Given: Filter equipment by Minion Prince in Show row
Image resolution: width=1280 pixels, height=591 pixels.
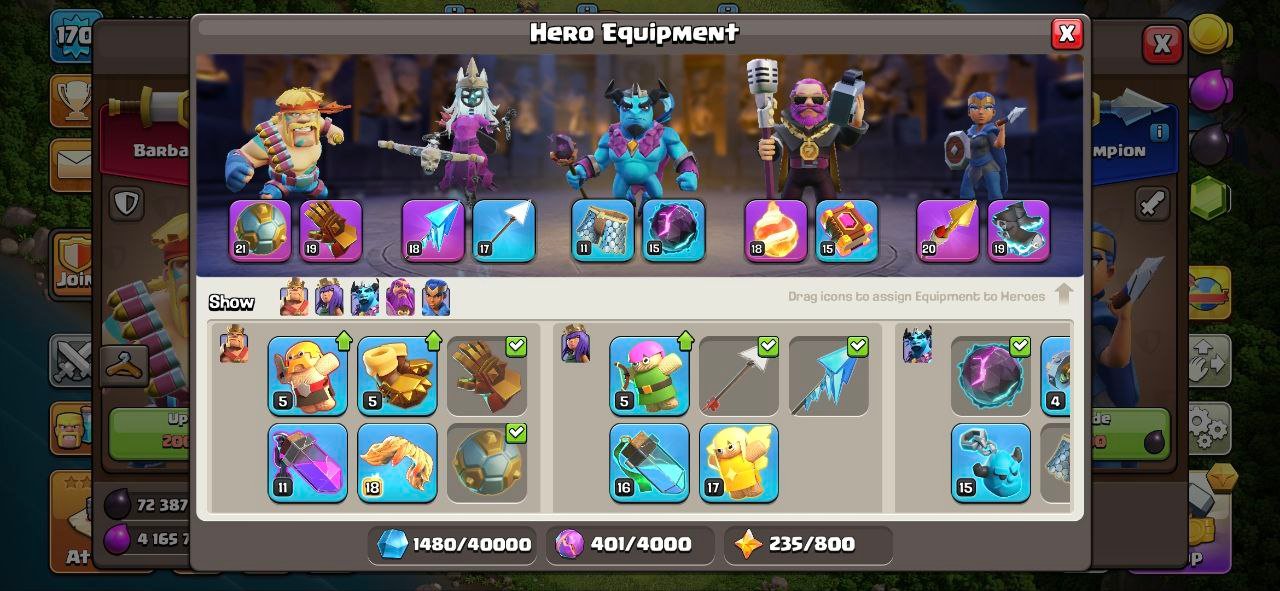Looking at the screenshot, I should click(364, 298).
